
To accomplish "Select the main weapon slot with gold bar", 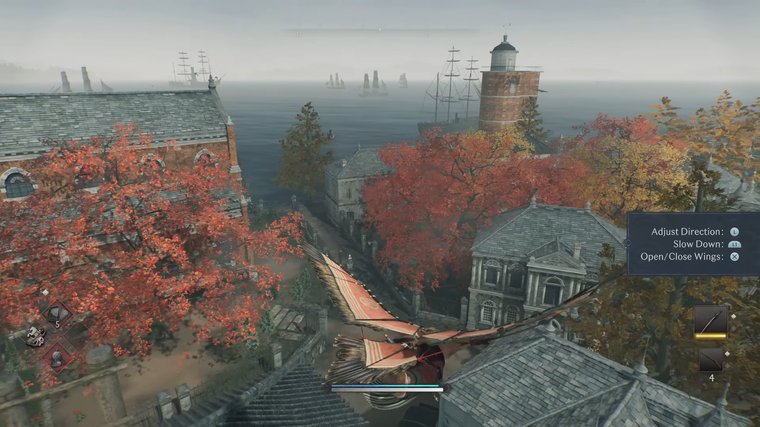I will 710,321.
